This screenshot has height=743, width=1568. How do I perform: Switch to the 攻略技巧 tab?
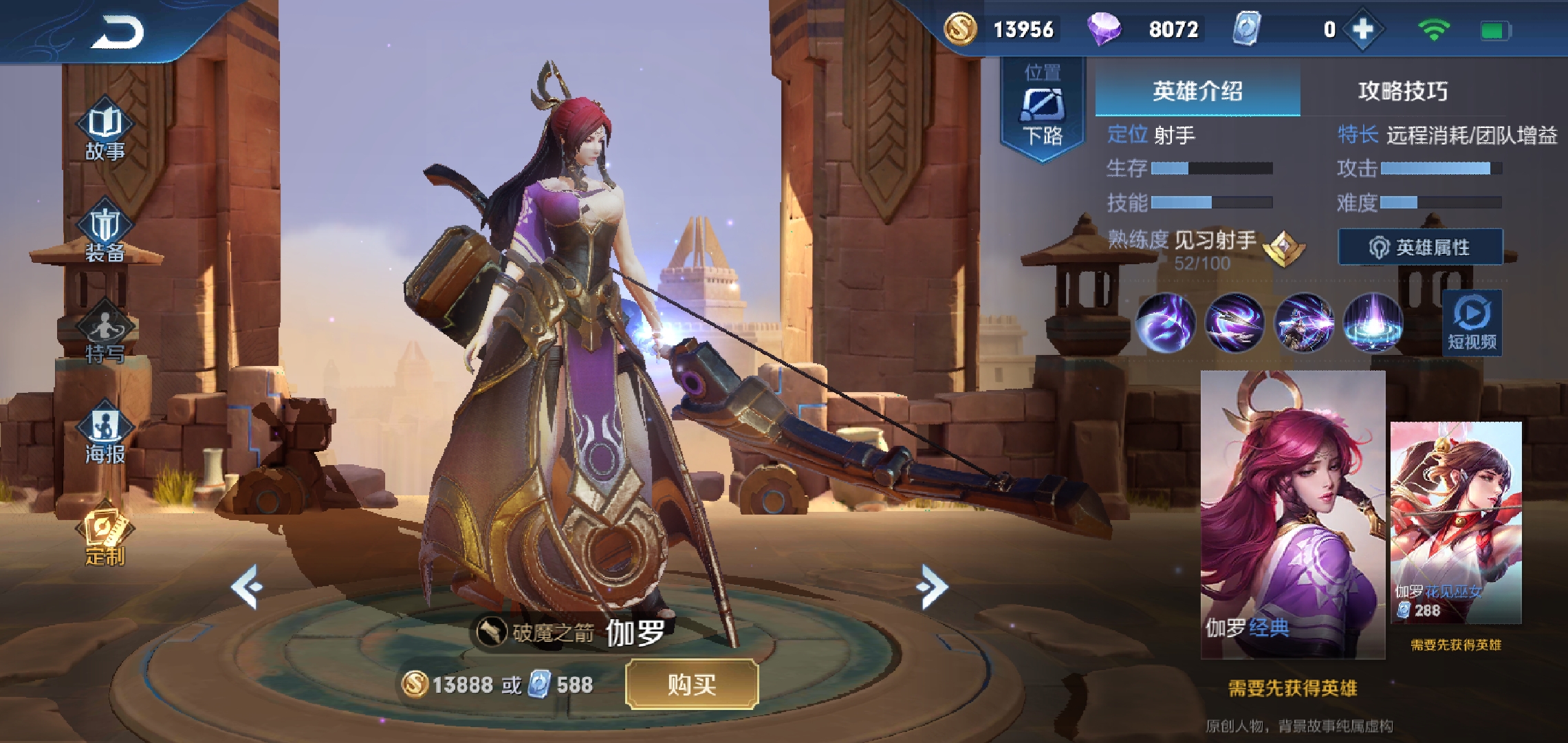pyautogui.click(x=1402, y=90)
